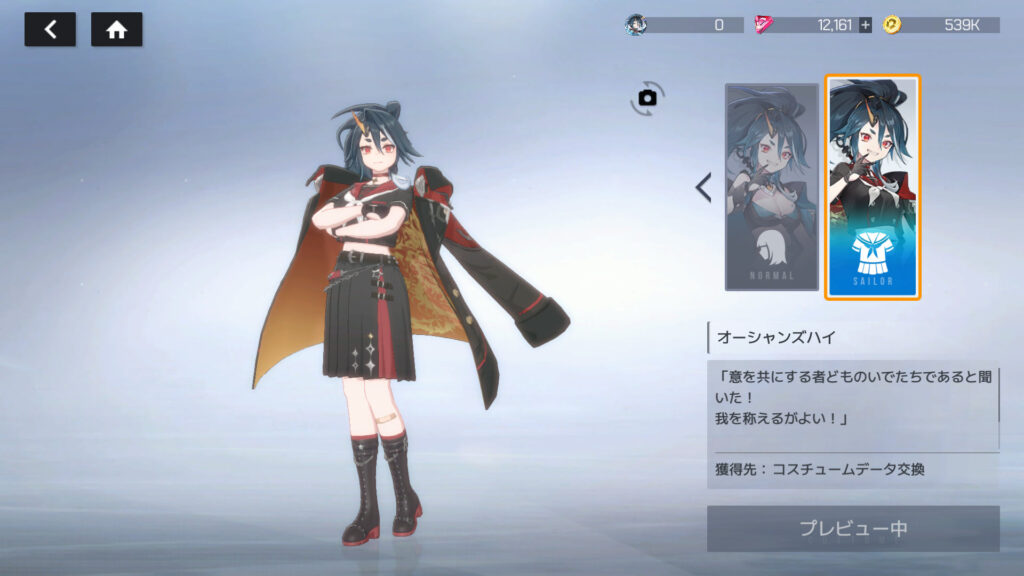
Task: Select the NORMAL costume card
Action: pyautogui.click(x=771, y=187)
